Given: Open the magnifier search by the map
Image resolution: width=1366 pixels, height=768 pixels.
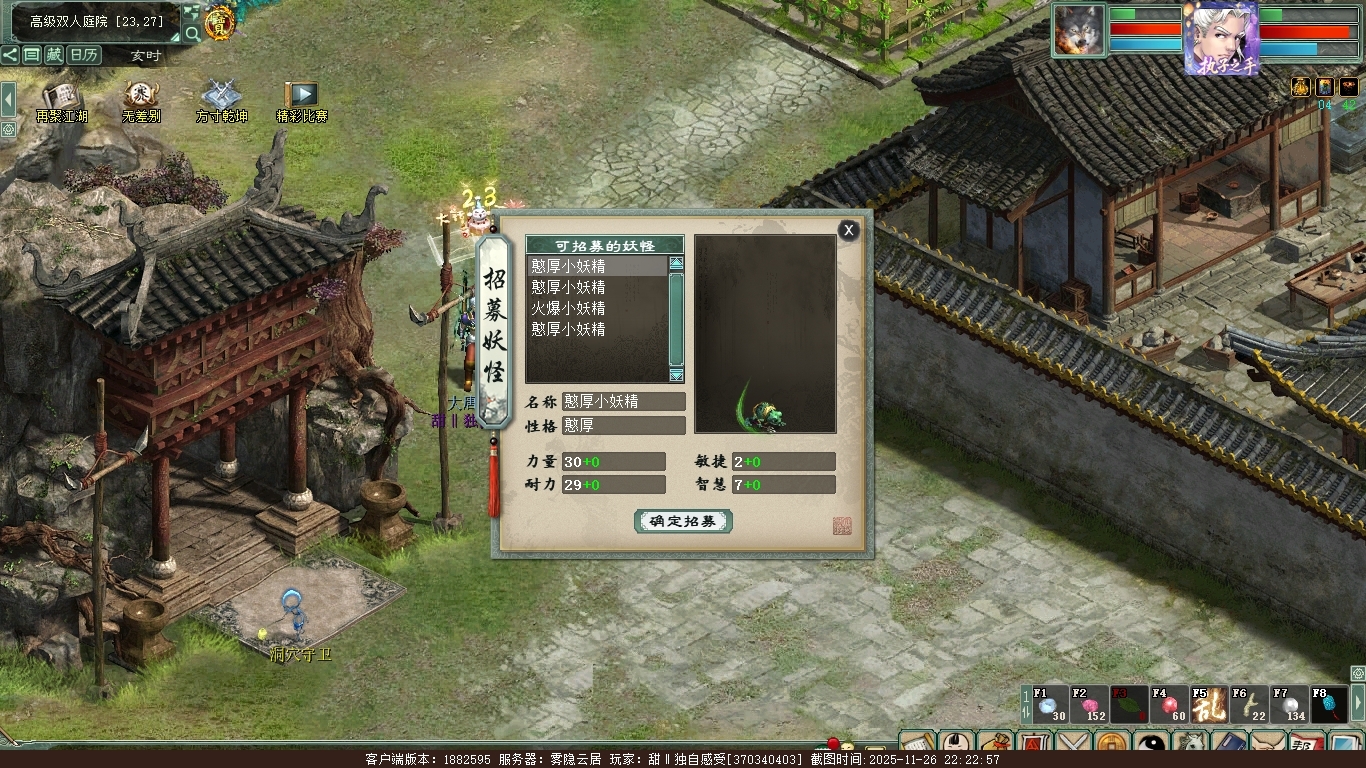Looking at the screenshot, I should [x=192, y=34].
